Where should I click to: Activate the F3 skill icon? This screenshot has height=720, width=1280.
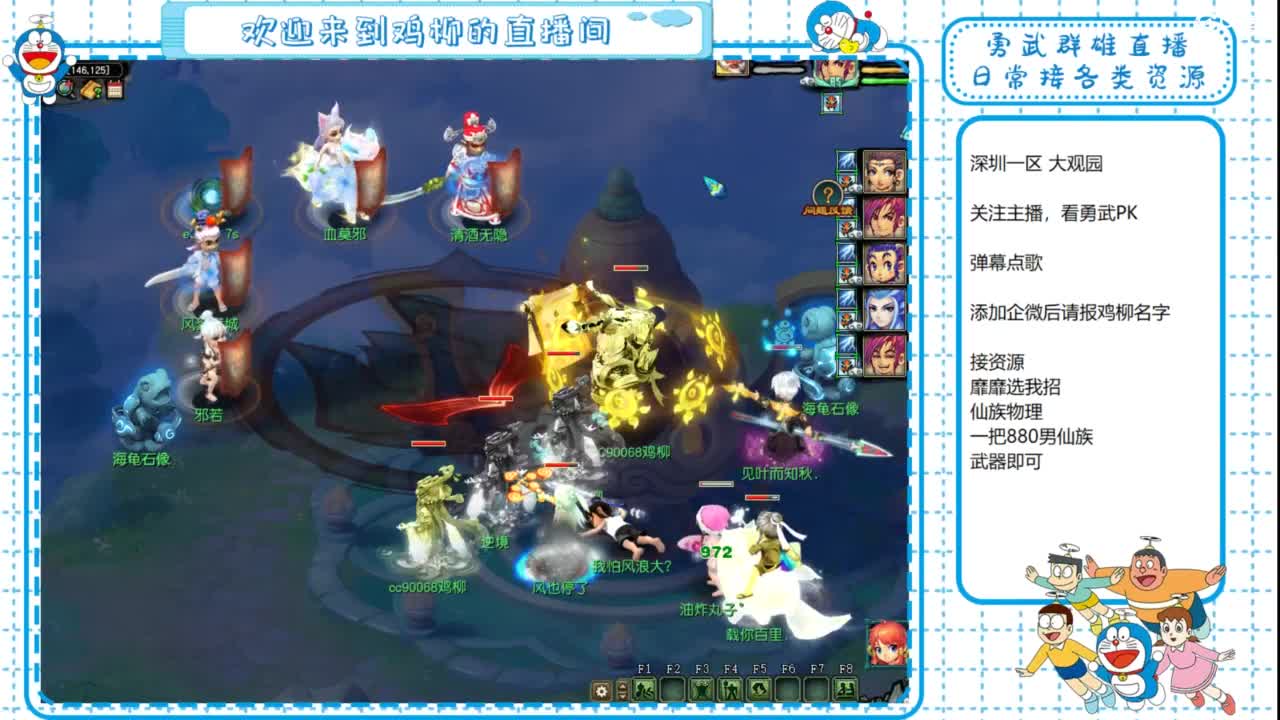point(701,689)
